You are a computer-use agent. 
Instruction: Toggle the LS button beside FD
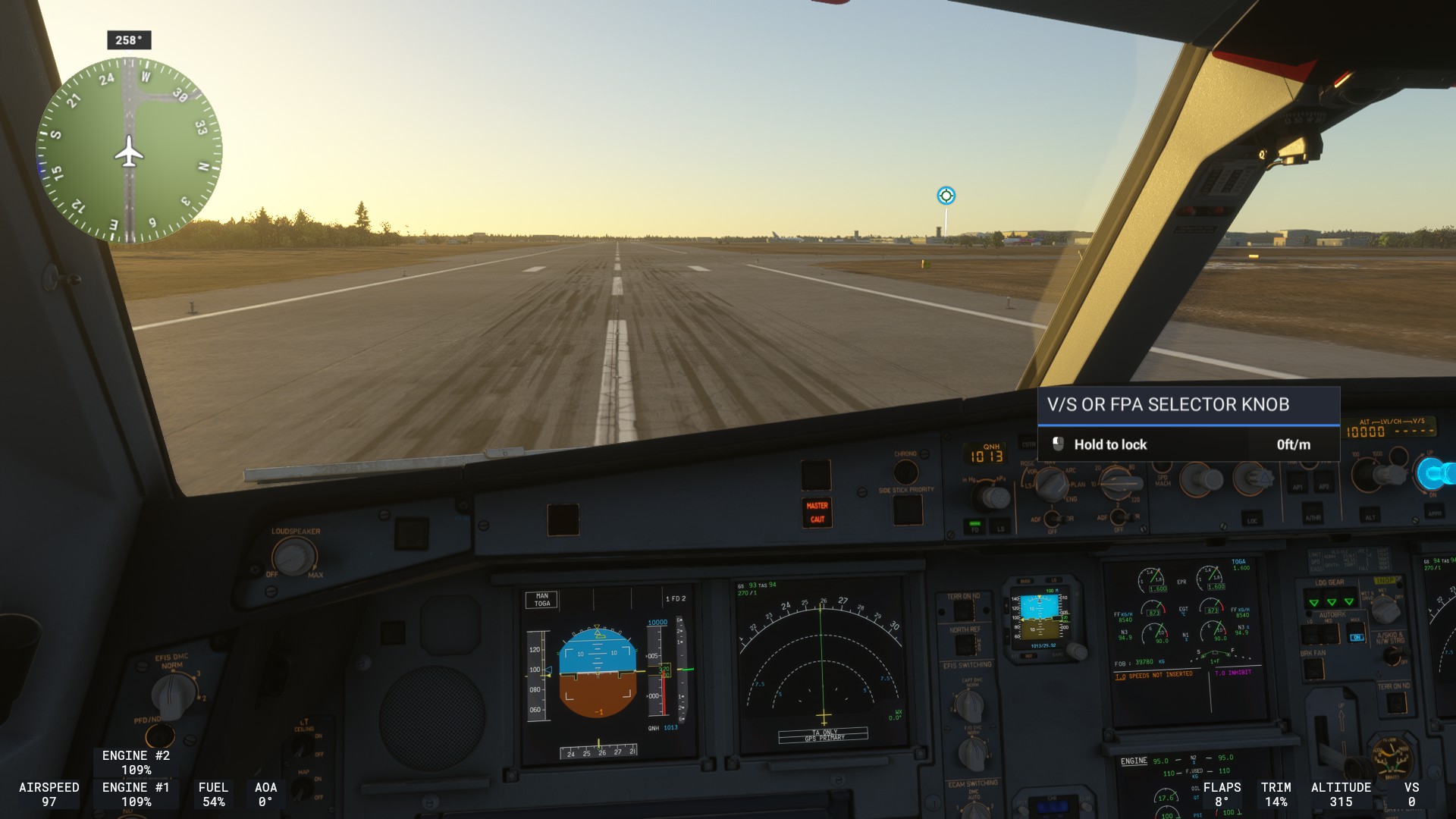coord(1000,526)
